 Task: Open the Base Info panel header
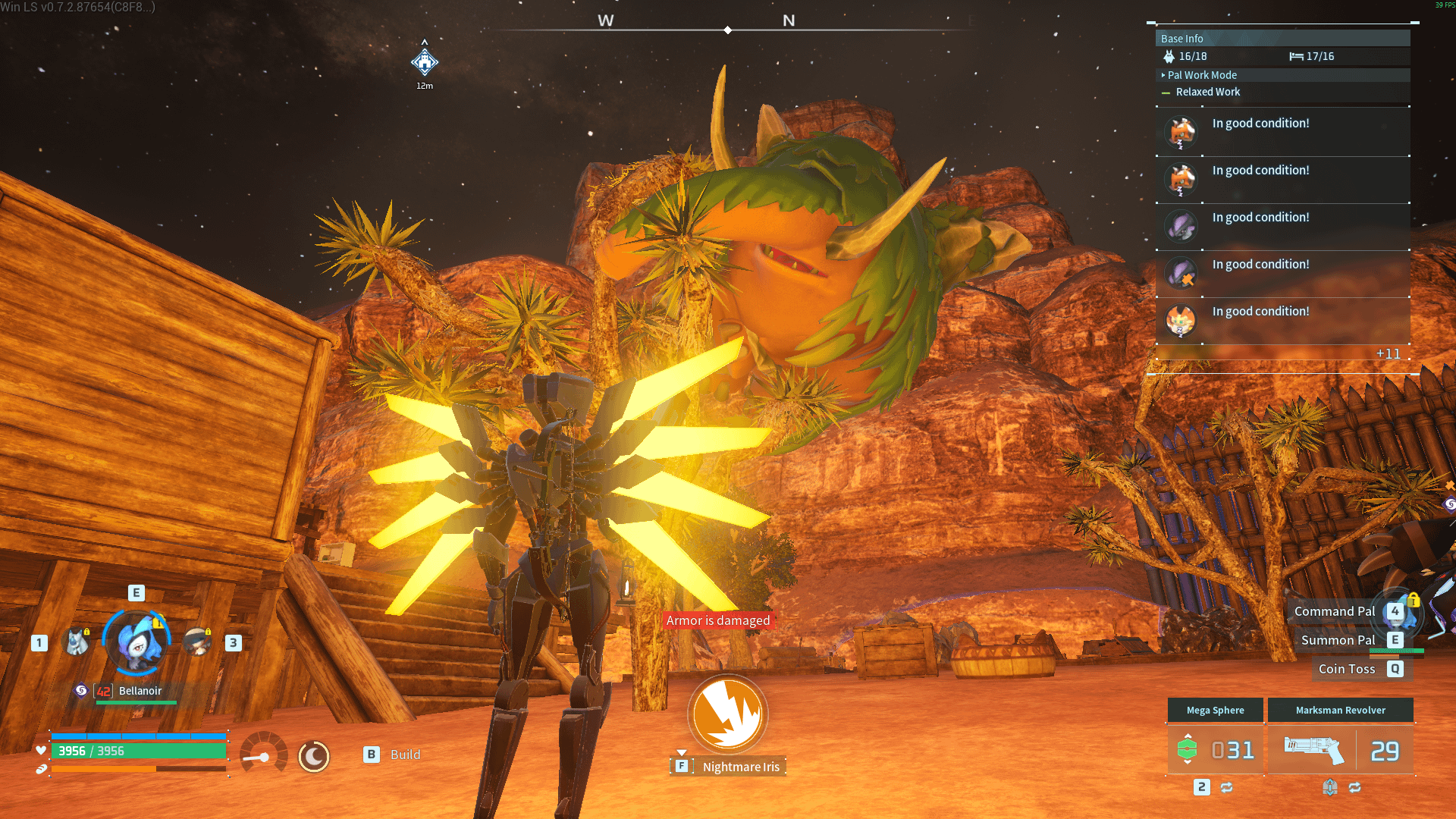tap(1282, 39)
